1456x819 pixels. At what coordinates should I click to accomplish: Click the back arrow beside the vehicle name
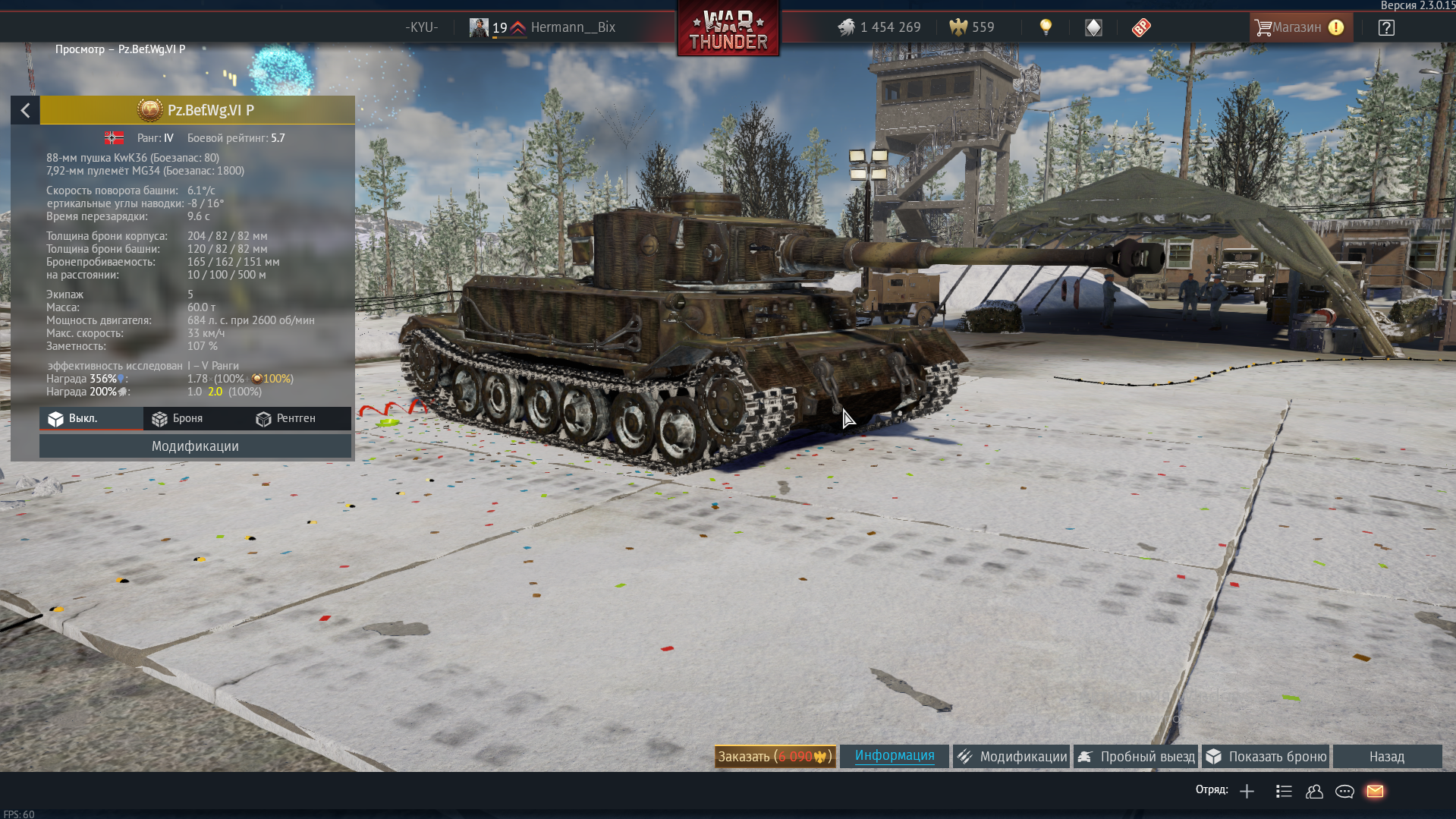pos(25,111)
